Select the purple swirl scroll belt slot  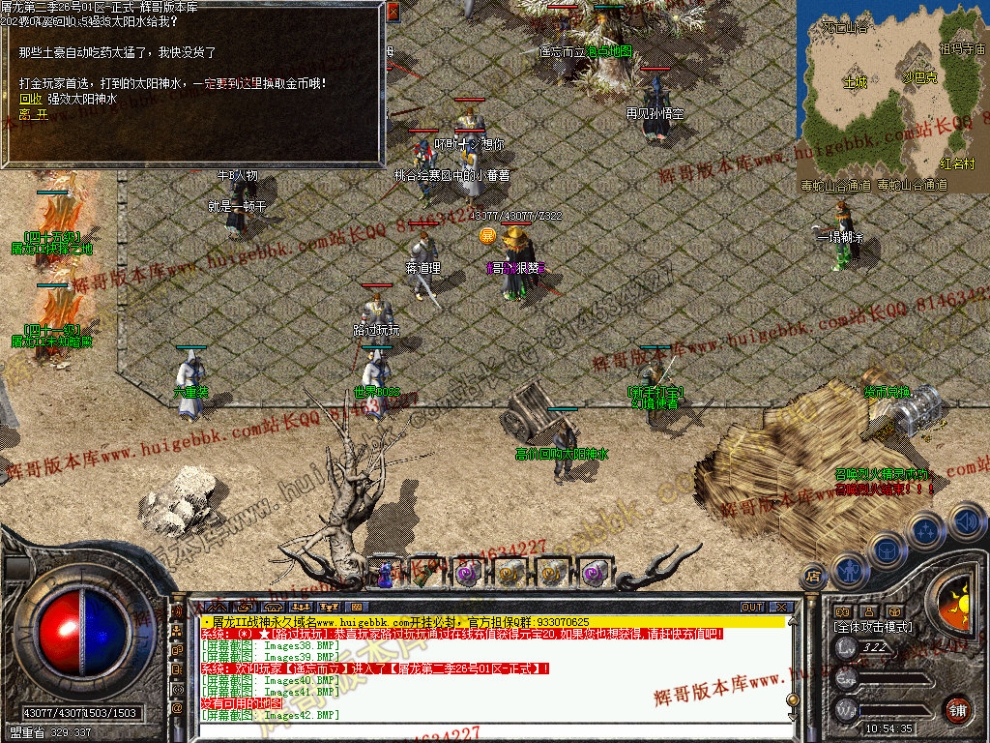[x=468, y=573]
